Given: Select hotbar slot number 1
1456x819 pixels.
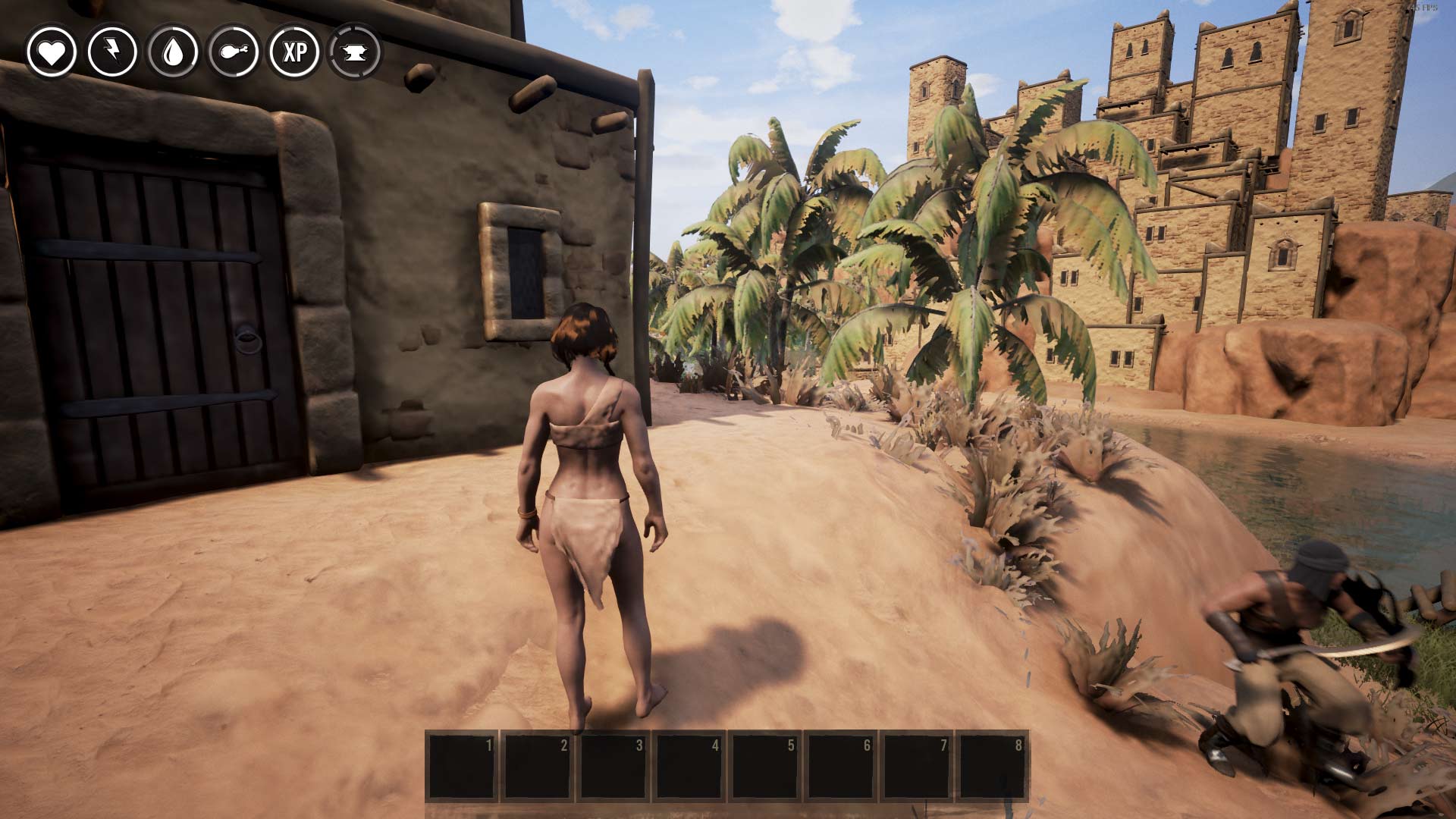Looking at the screenshot, I should coord(461,765).
